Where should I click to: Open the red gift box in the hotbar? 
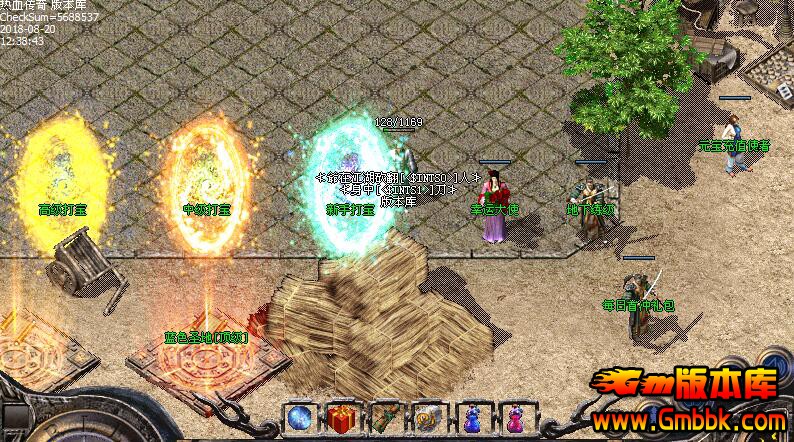(341, 418)
